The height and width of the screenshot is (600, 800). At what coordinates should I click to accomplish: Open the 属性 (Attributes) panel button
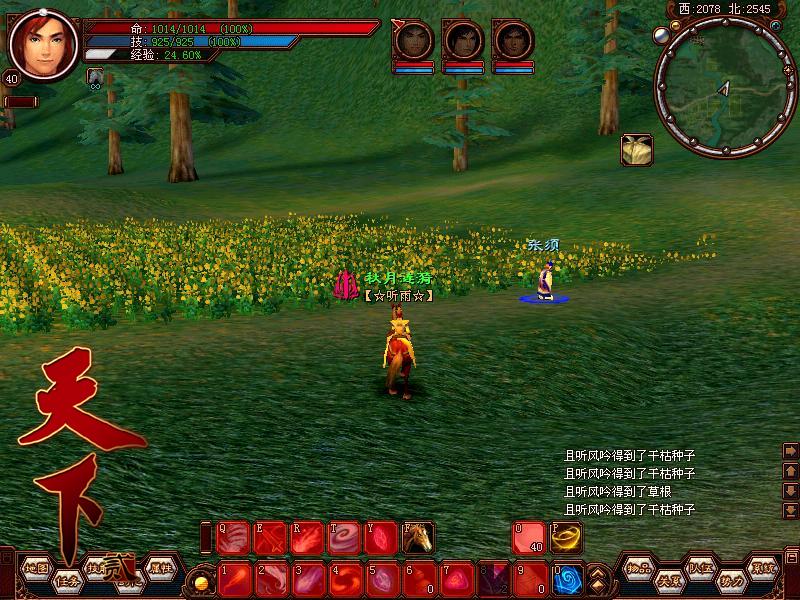160,567
